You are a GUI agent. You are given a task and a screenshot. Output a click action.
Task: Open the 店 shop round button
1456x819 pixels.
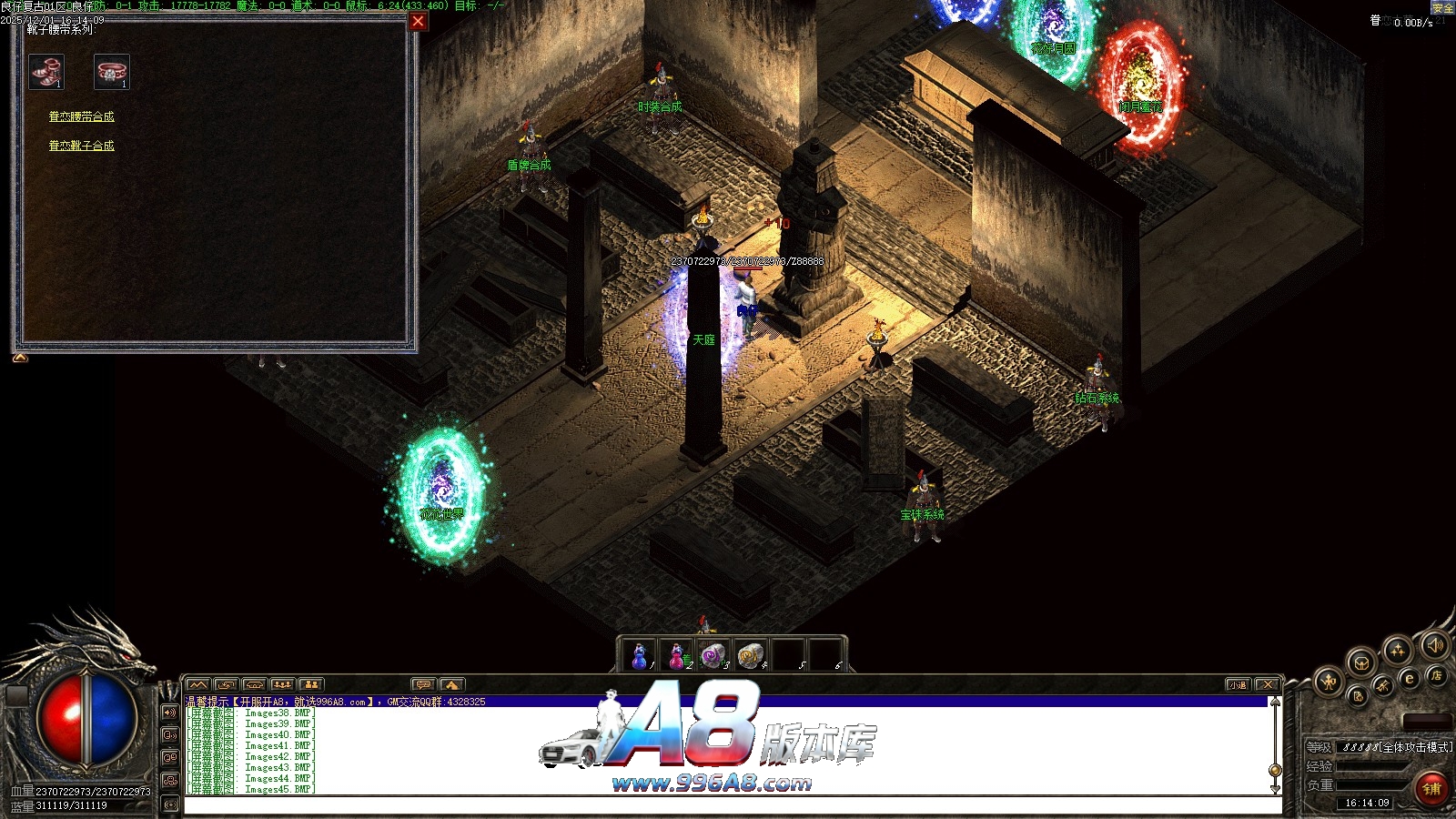pos(1437,675)
